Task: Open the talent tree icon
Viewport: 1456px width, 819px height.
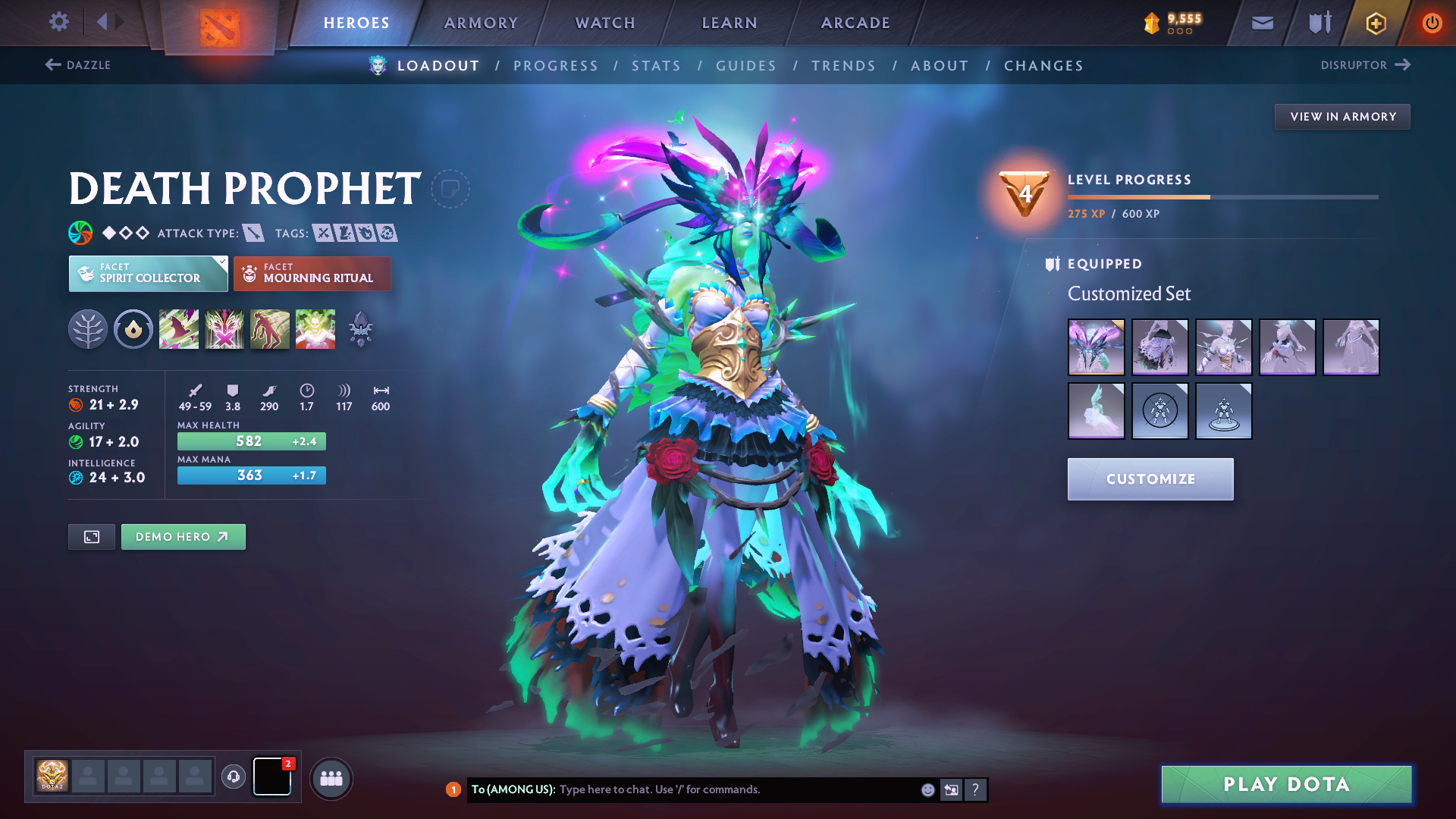Action: (87, 329)
